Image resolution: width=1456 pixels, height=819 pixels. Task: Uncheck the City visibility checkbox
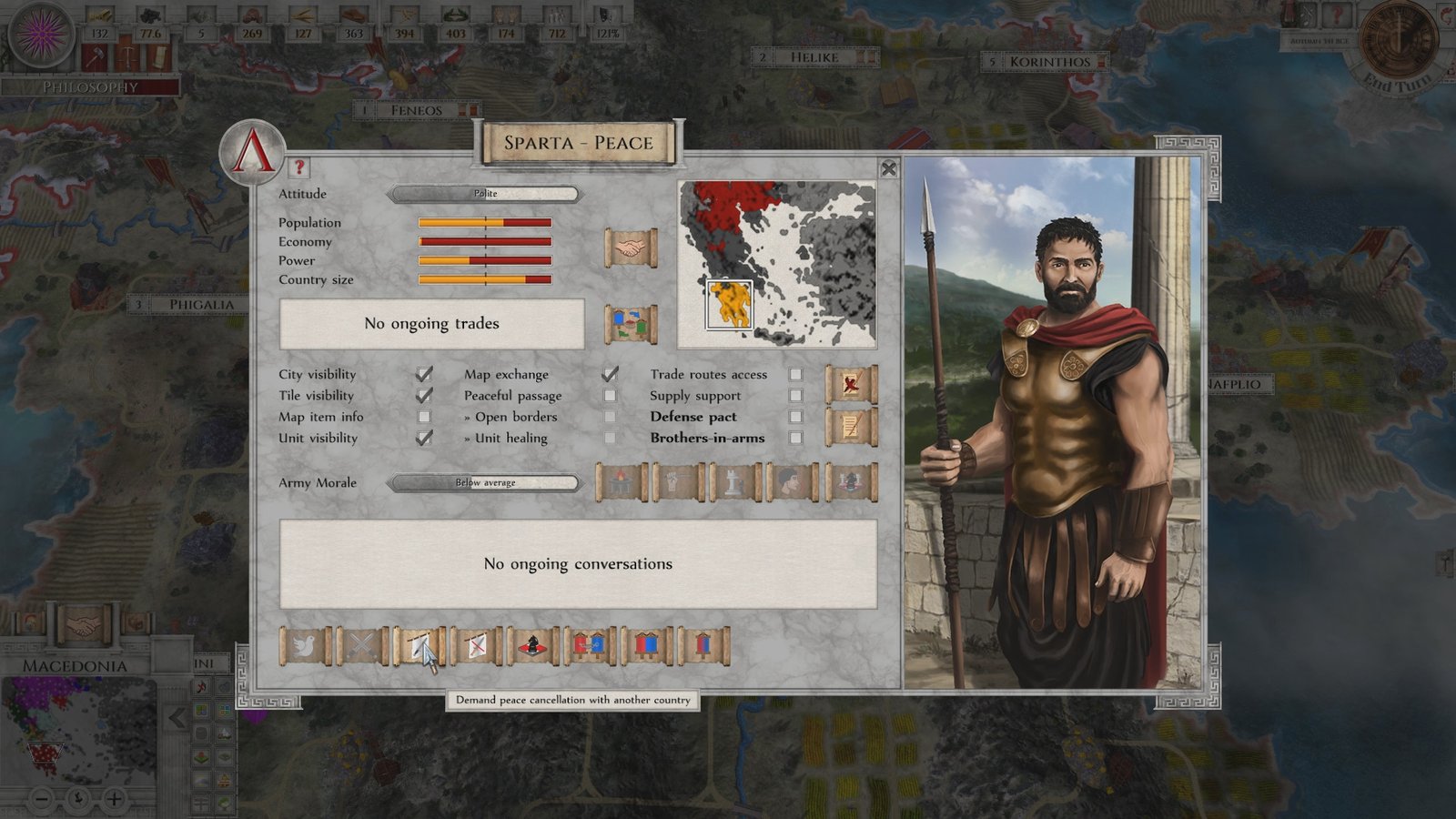pyautogui.click(x=425, y=373)
